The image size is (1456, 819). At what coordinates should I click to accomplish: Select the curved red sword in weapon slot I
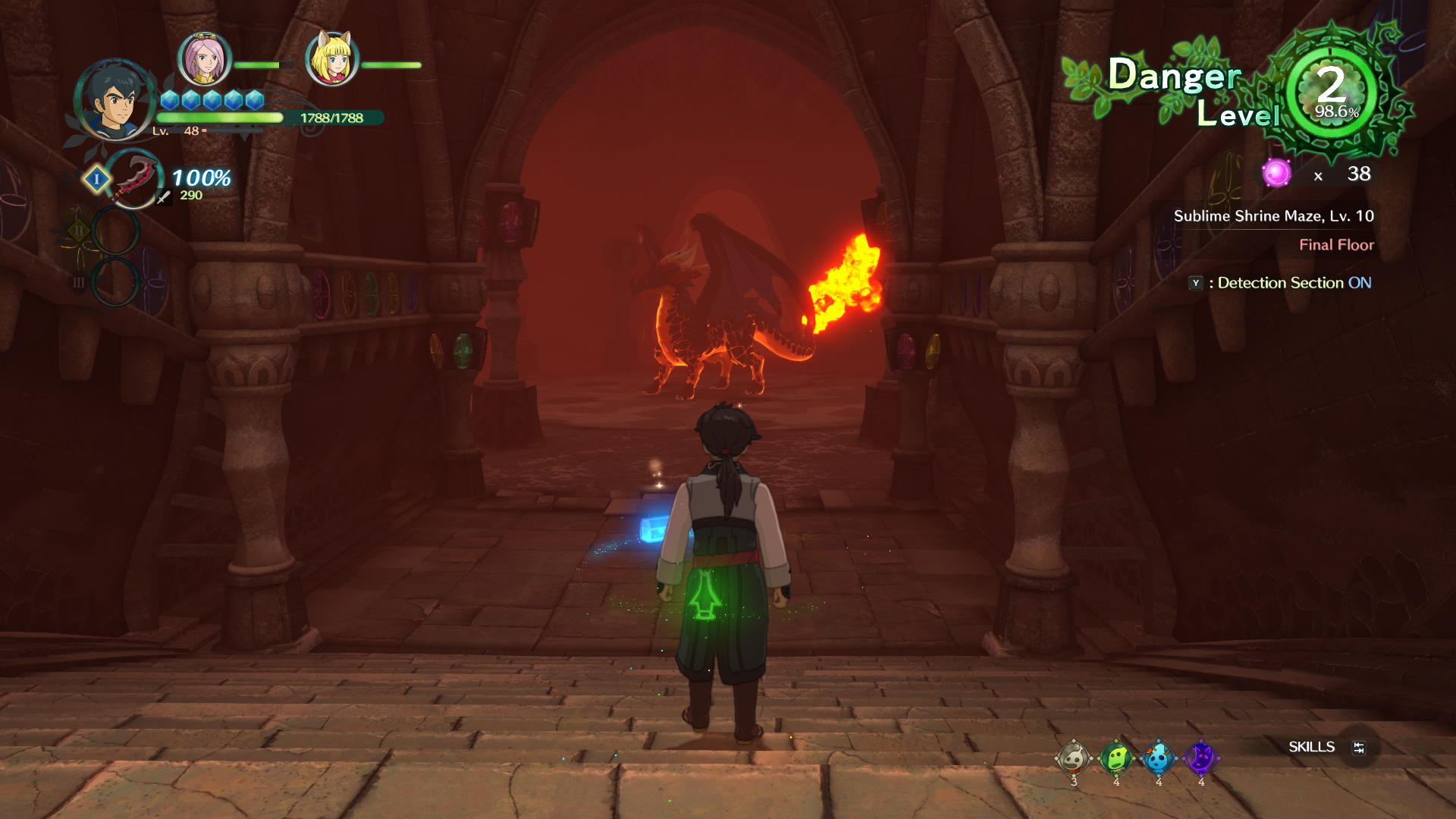tap(133, 179)
